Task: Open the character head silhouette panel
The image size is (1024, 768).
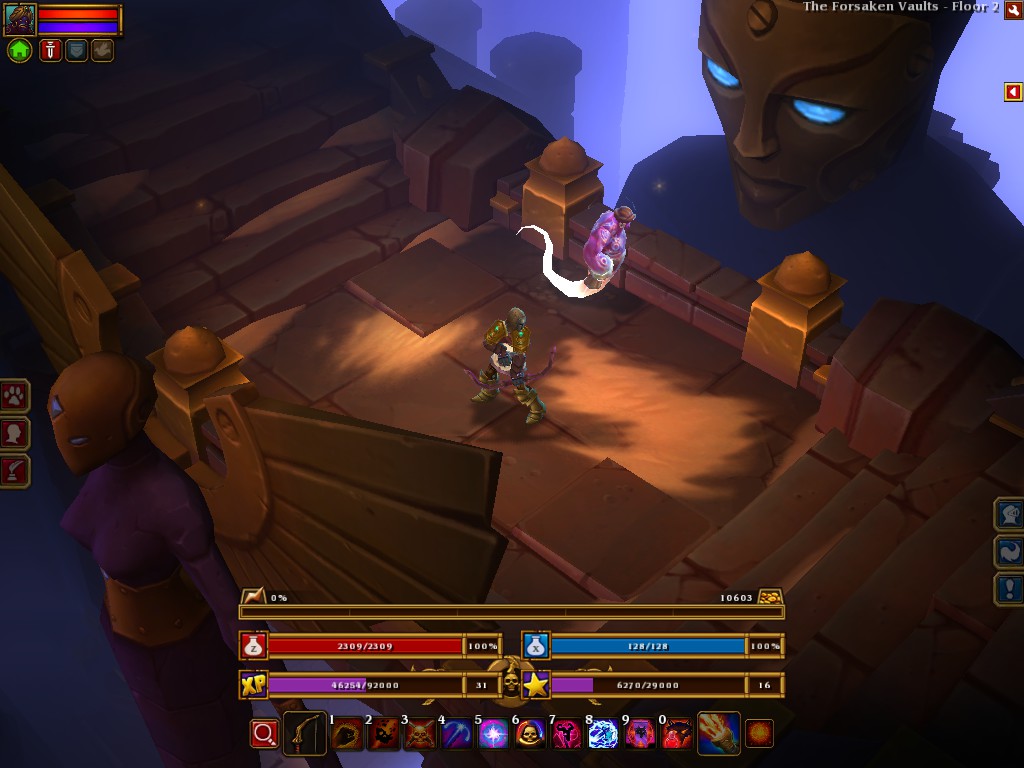Action: click(15, 433)
